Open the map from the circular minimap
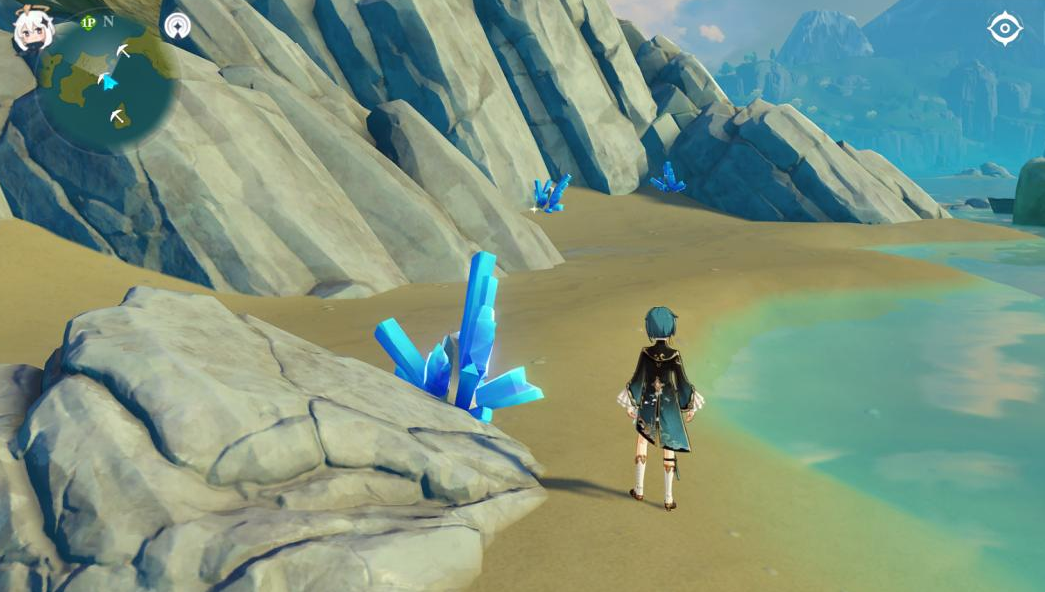The image size is (1045, 592). coord(107,82)
